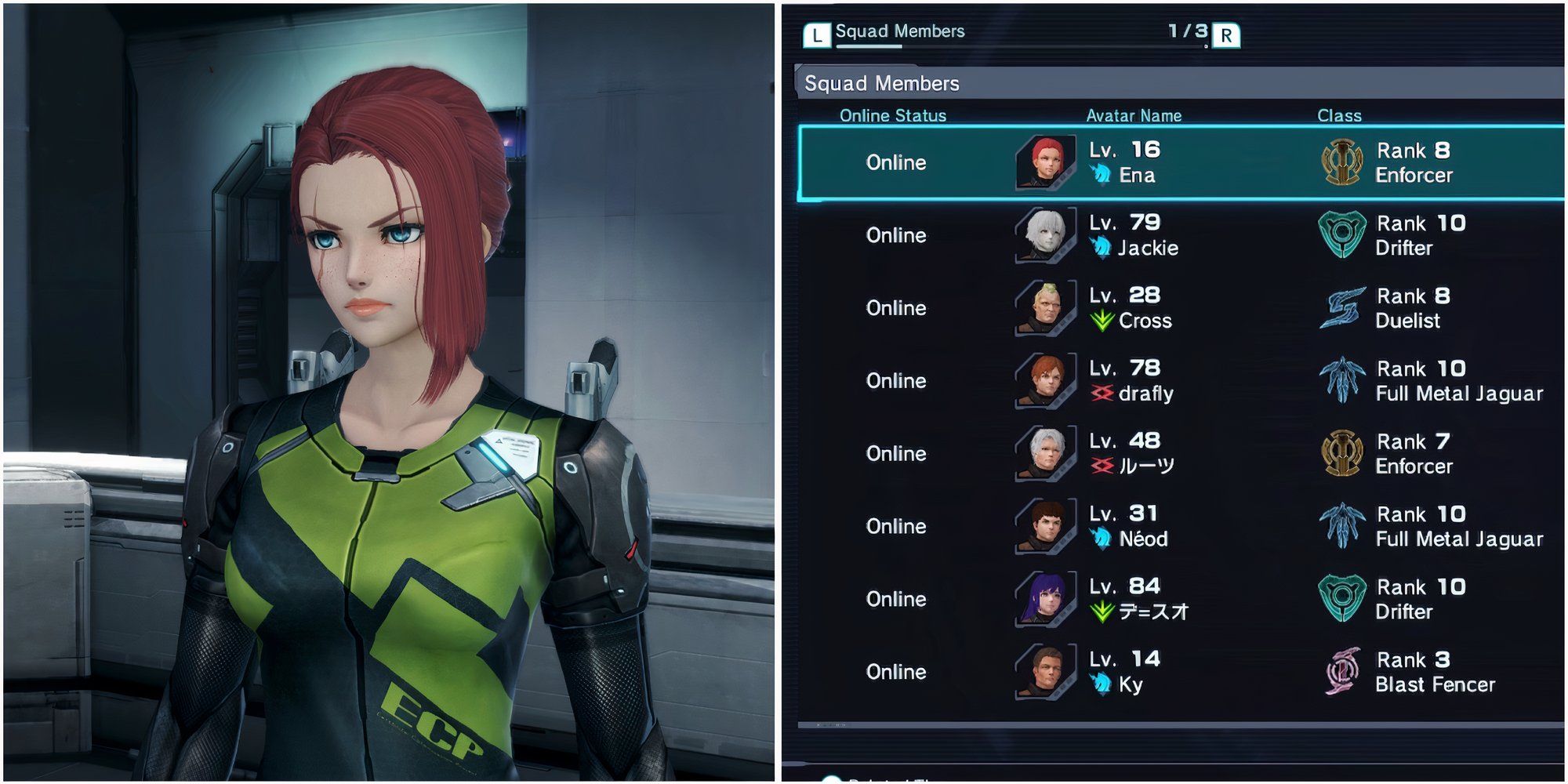Click Ena's red-haired avatar portrait
The image size is (1568, 784).
(x=1045, y=162)
